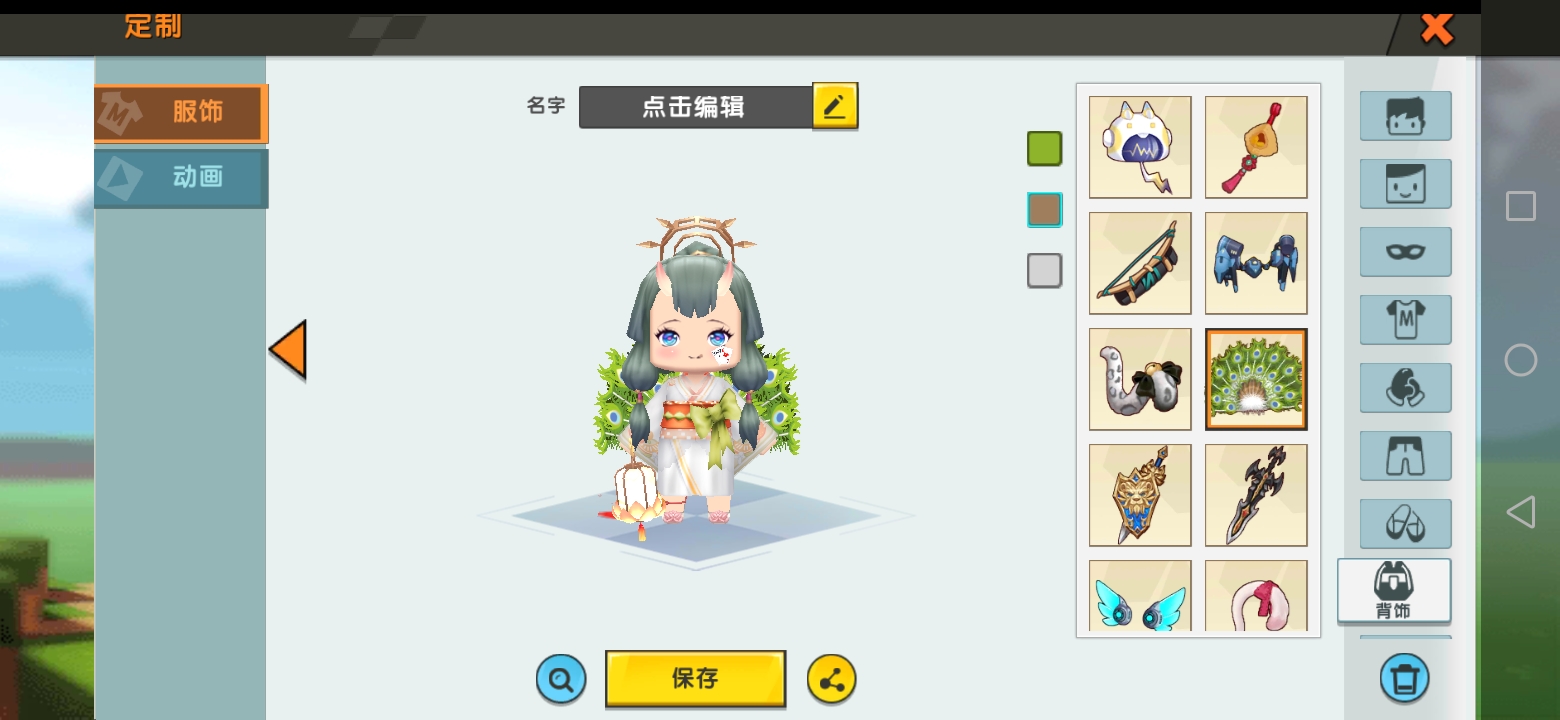Choose the lion shield and sword item
1560x720 pixels.
point(1140,495)
